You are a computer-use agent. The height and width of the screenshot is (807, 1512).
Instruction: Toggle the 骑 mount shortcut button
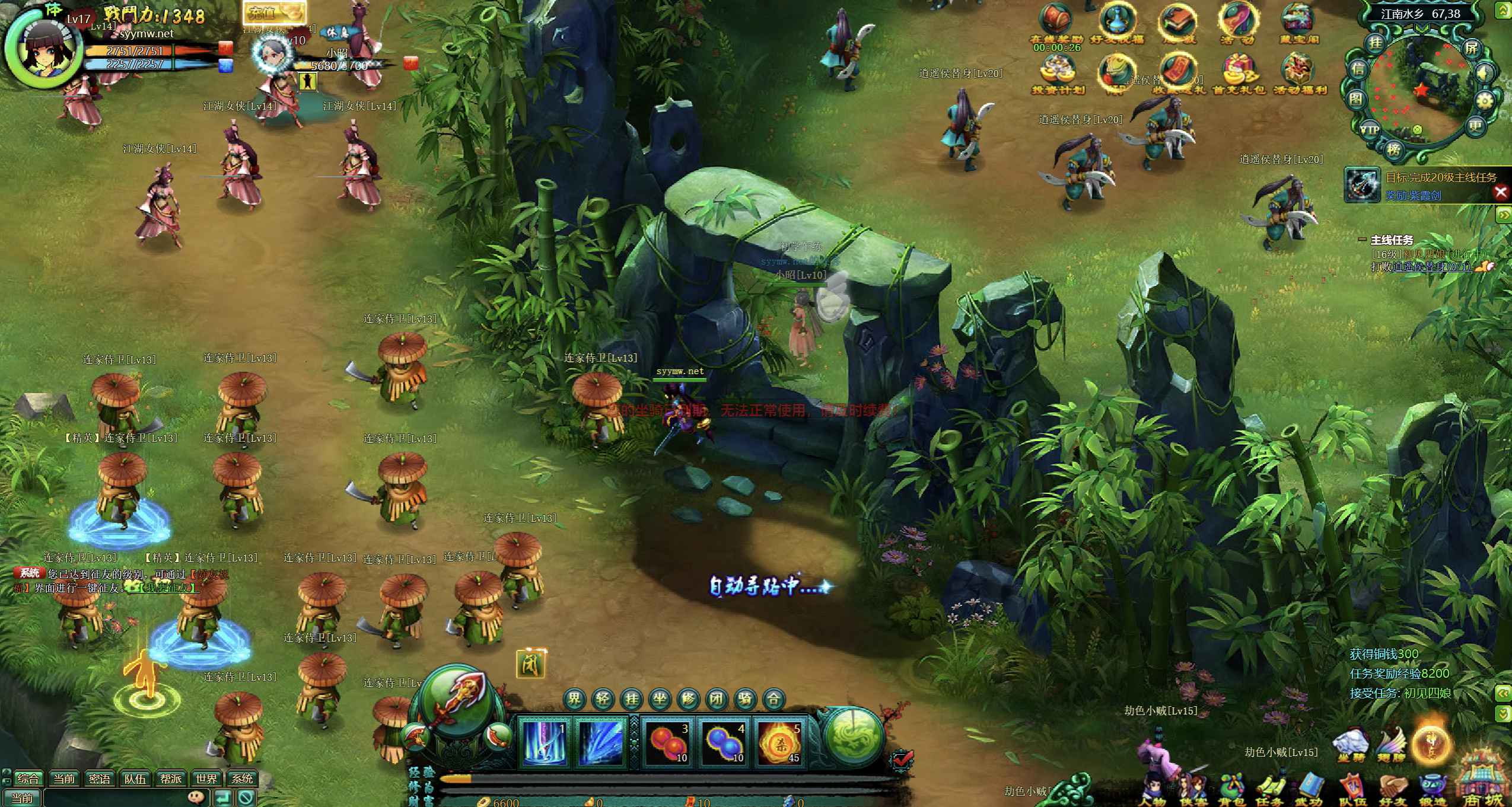click(x=745, y=699)
